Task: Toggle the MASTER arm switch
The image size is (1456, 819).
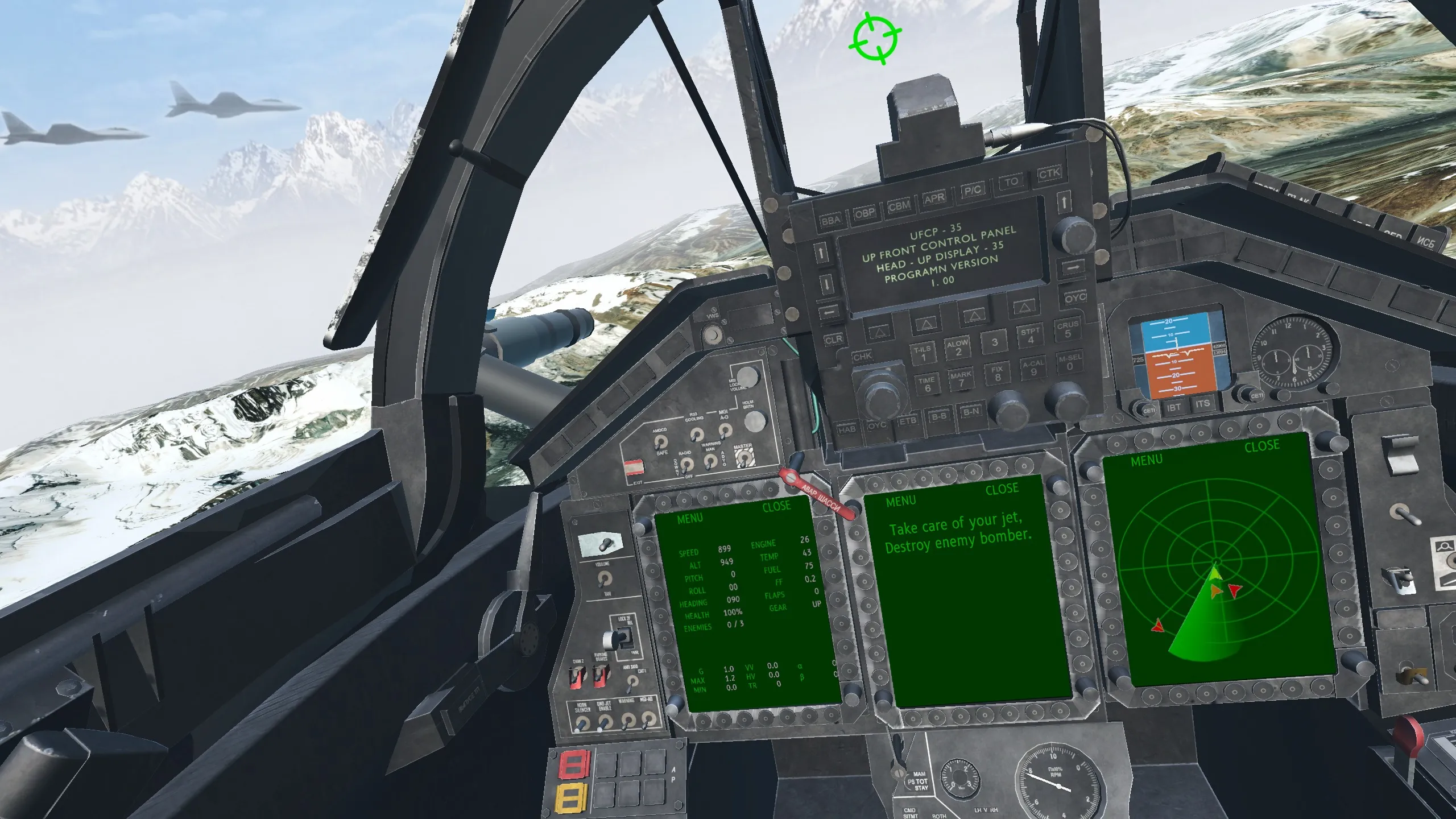Action: point(742,458)
